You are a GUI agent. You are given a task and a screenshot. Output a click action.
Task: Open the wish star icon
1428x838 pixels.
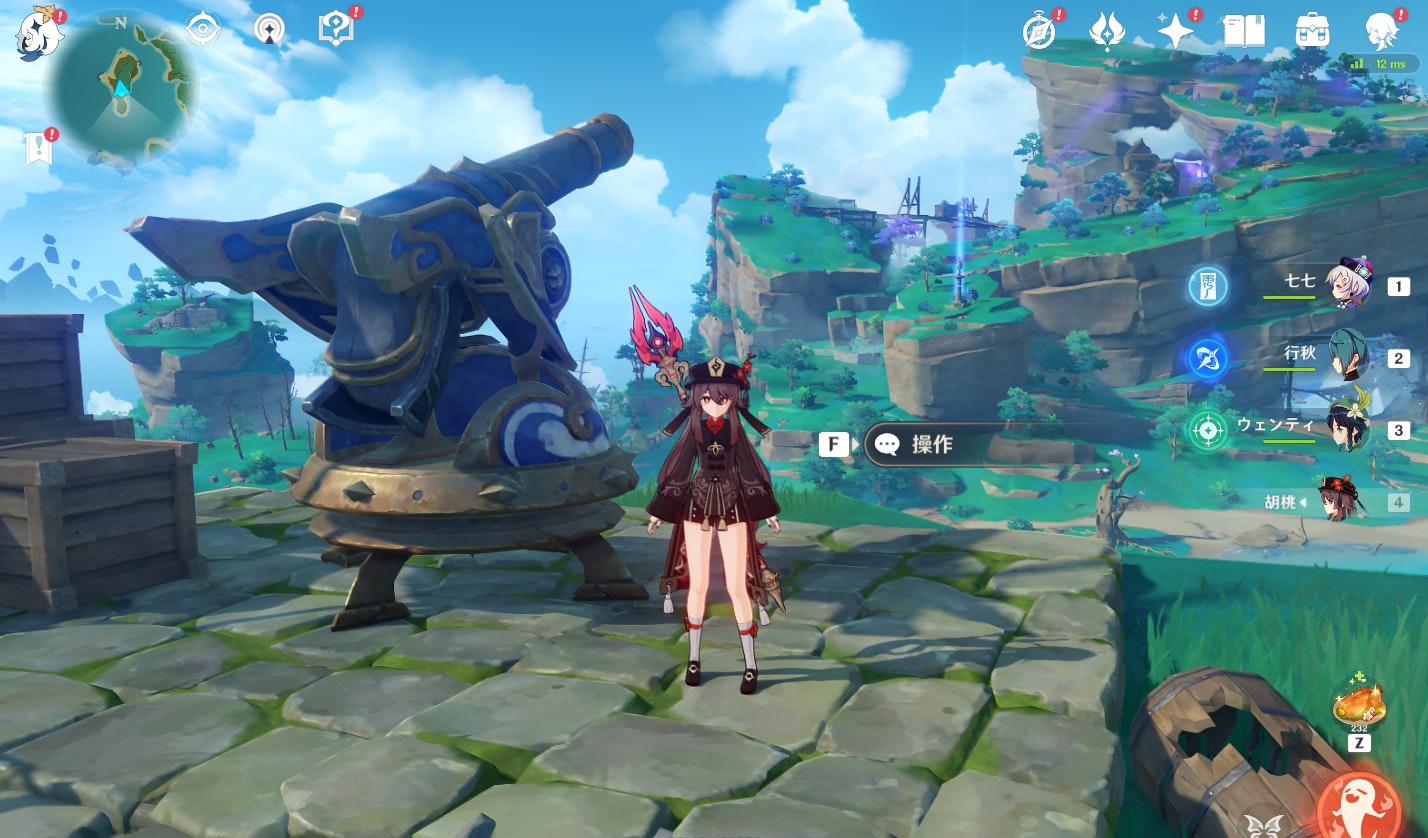pos(1175,31)
